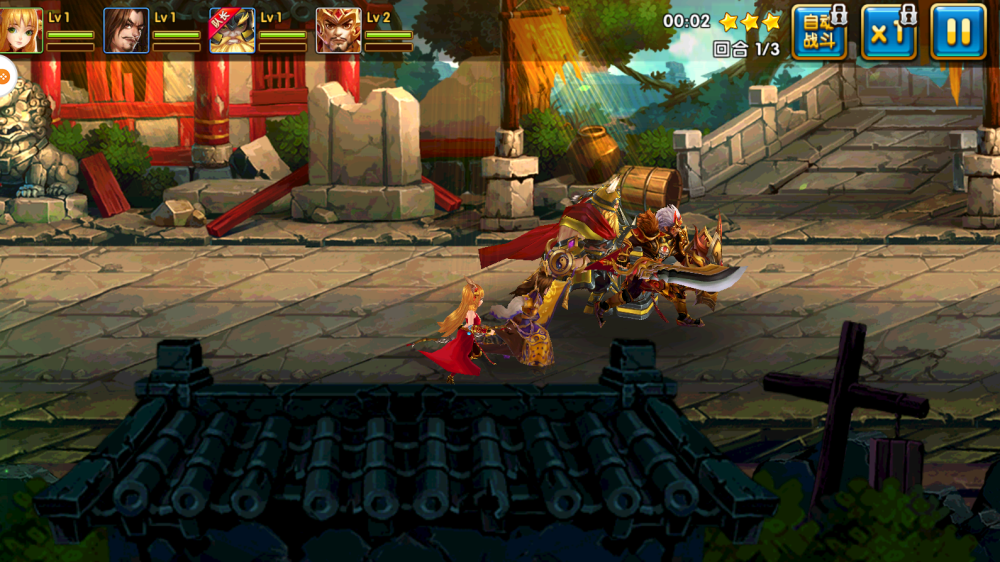Change the x1 battle speed
The height and width of the screenshot is (562, 1000).
point(888,32)
